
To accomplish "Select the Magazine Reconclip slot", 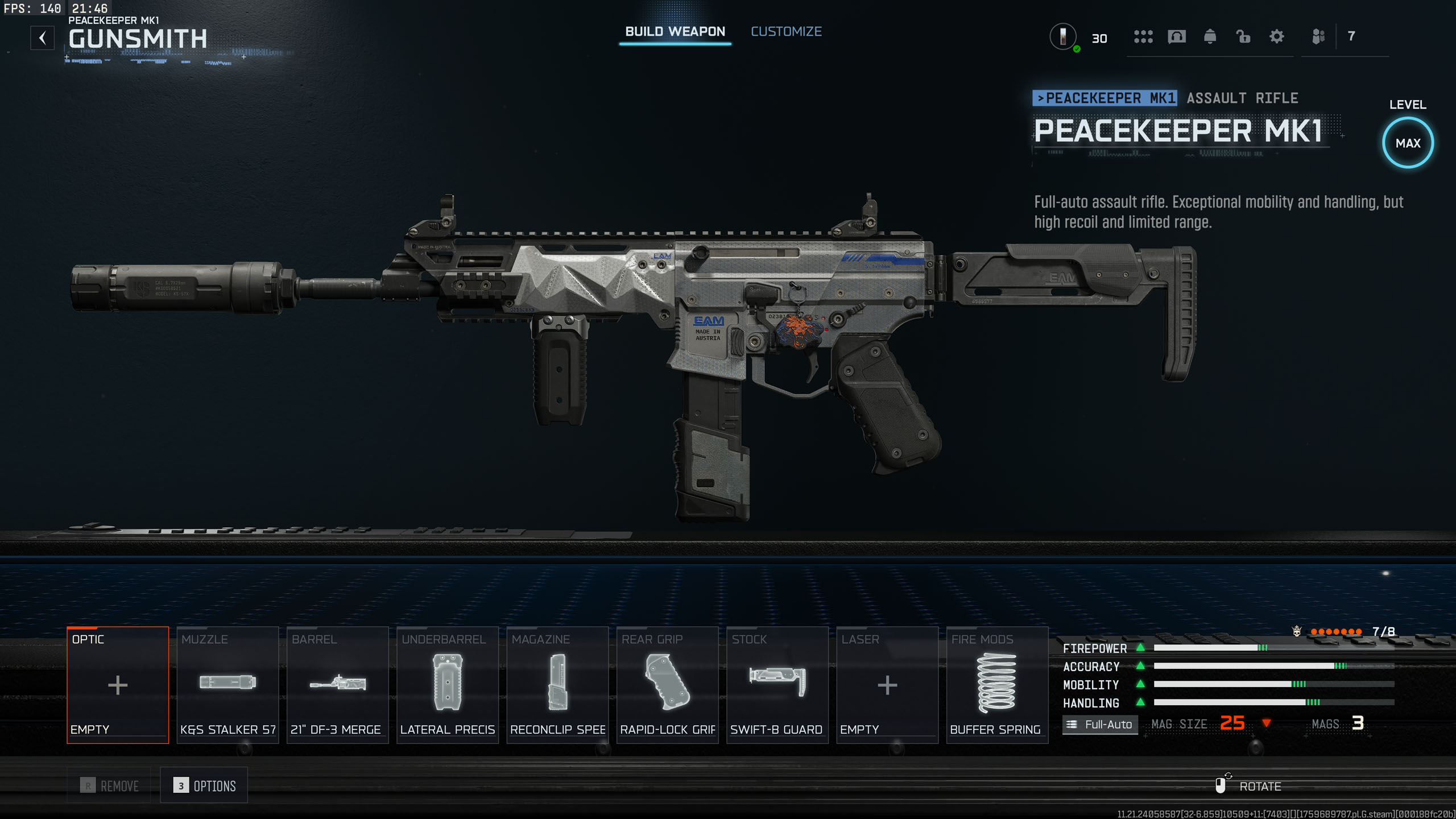I will tap(557, 685).
